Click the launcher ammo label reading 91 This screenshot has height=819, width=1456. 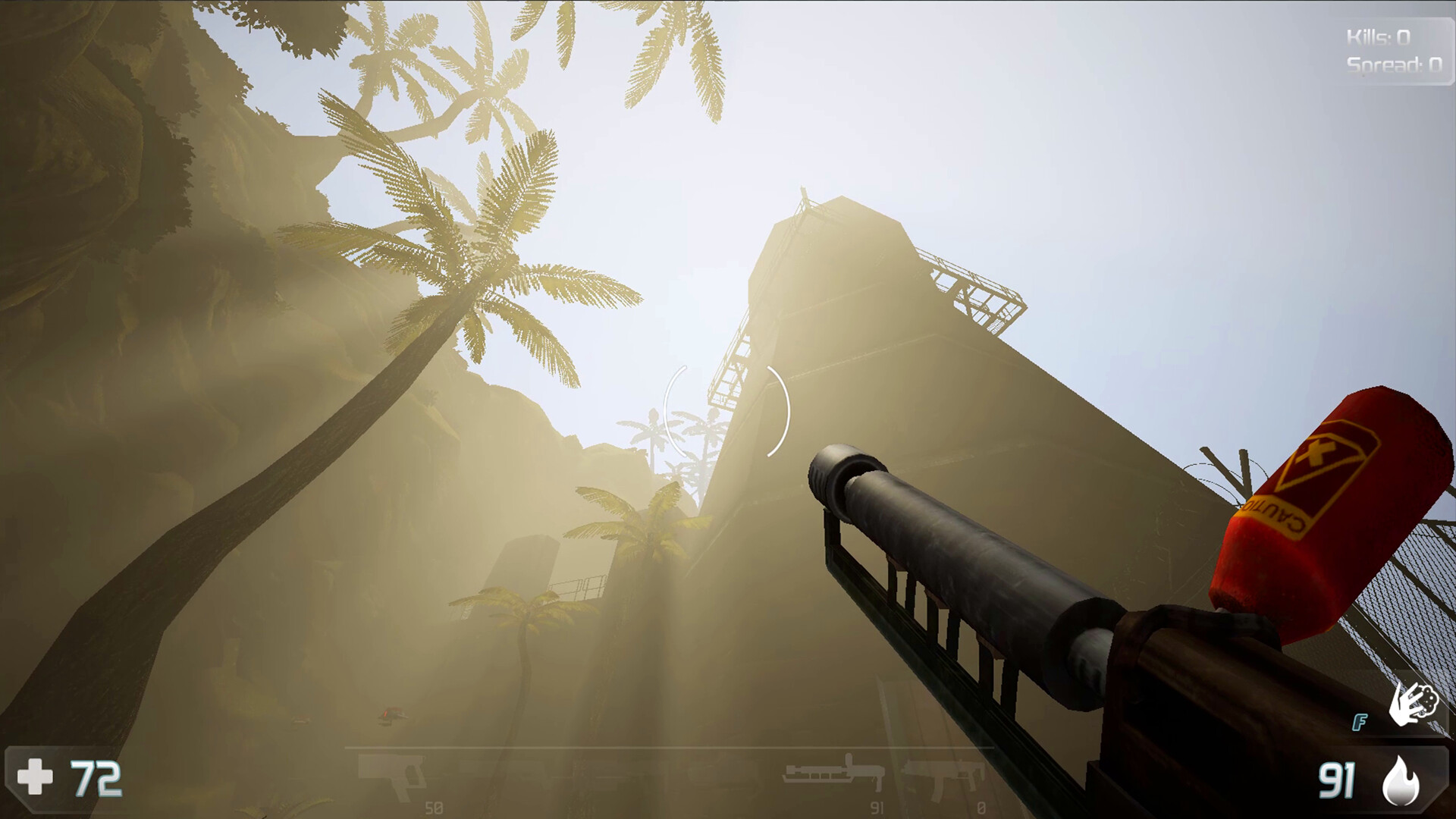pos(877,806)
